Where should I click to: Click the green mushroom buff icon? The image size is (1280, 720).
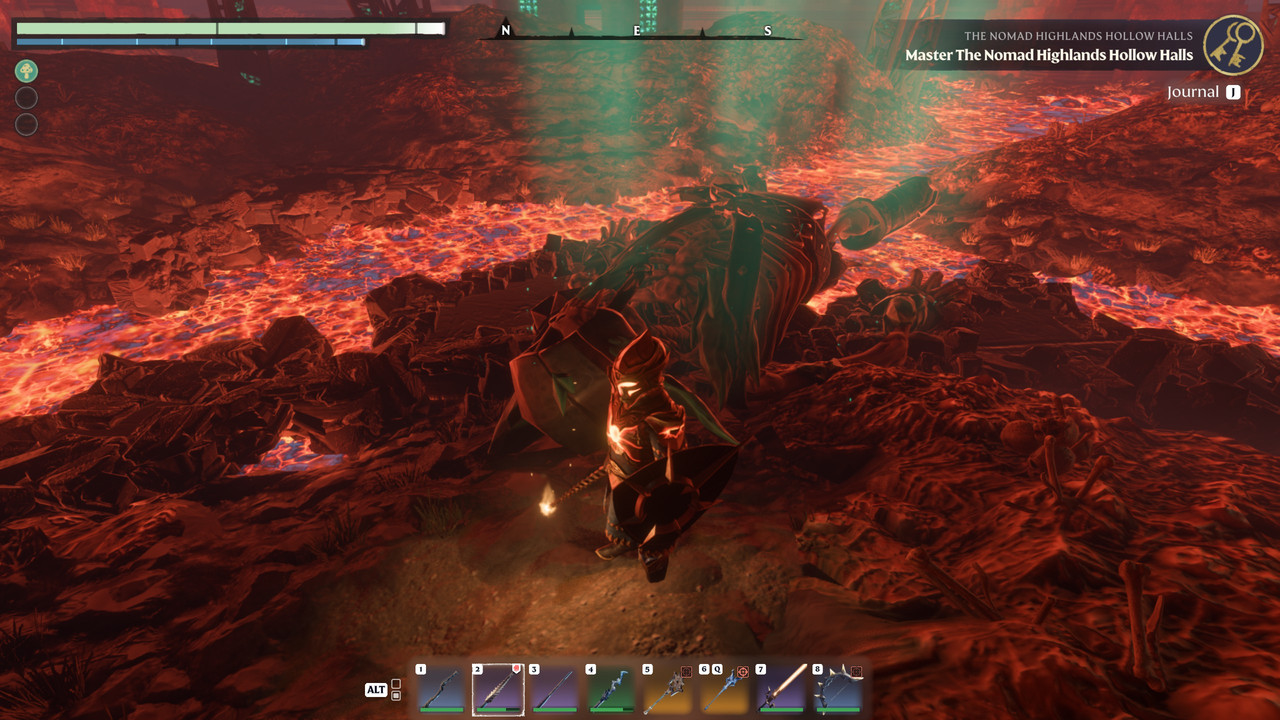[27, 71]
